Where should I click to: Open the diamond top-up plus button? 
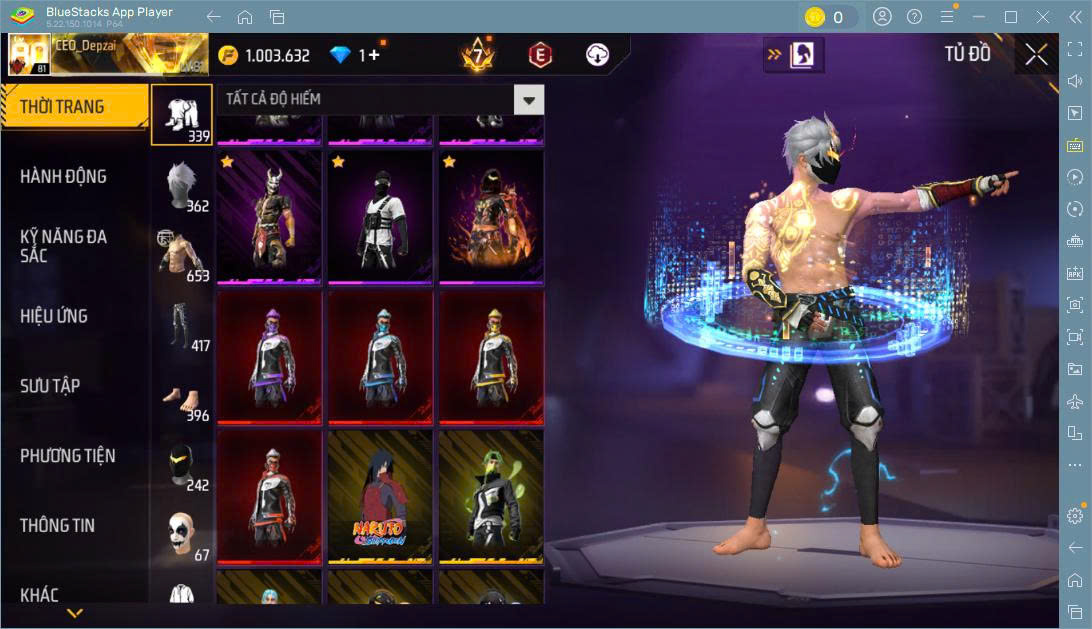tap(375, 55)
